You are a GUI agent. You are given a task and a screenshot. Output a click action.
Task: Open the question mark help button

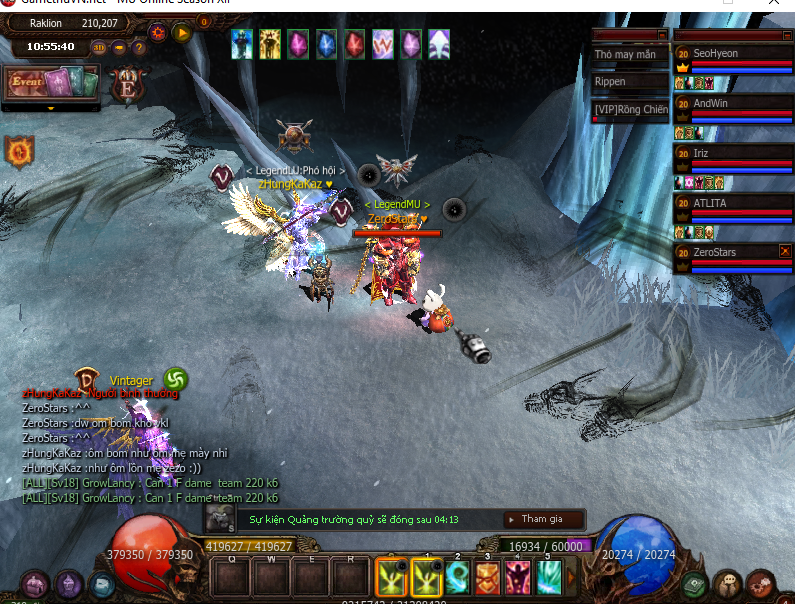(x=137, y=47)
